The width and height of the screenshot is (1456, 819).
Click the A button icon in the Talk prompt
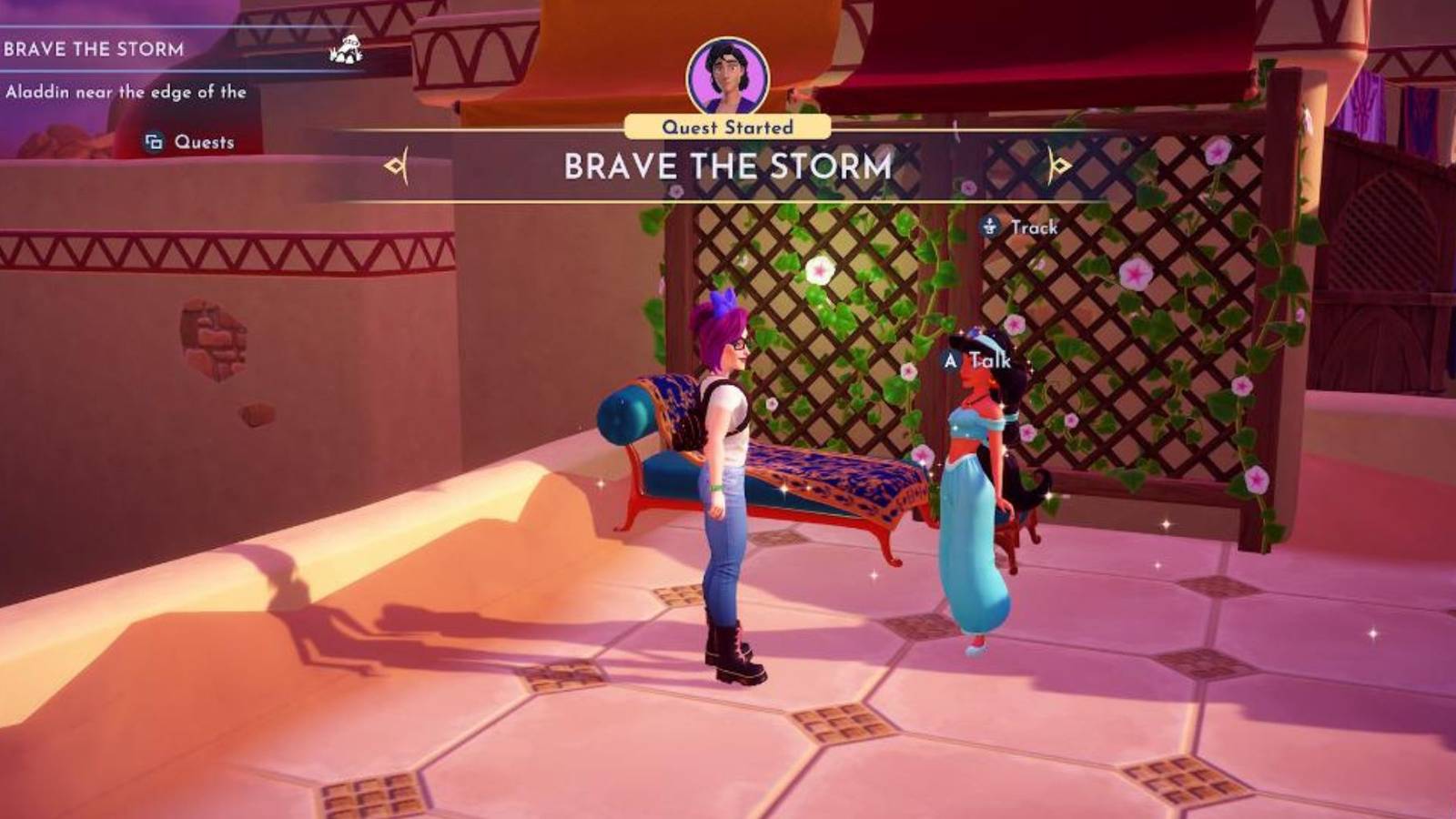[950, 361]
